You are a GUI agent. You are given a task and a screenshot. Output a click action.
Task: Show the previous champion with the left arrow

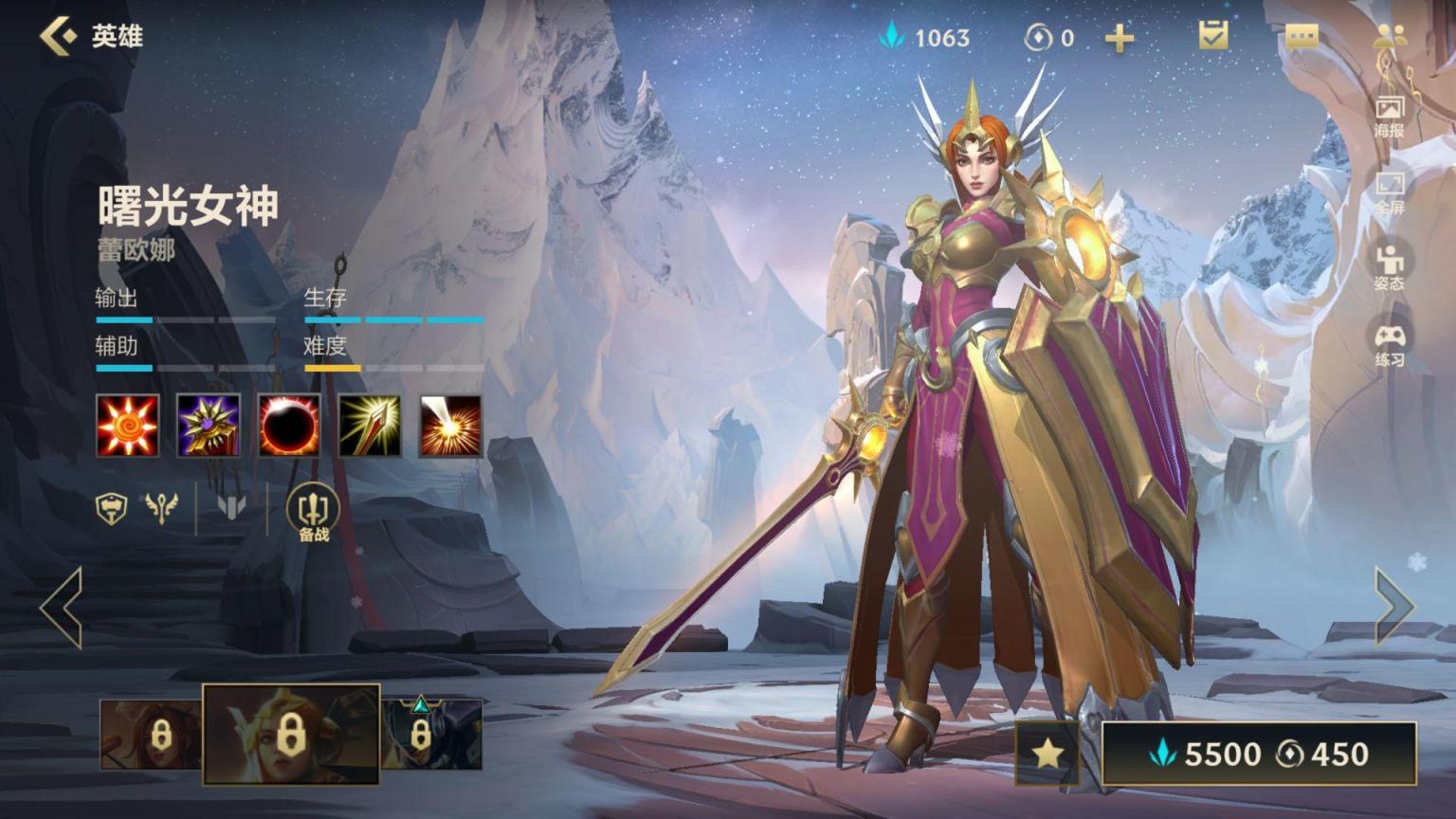click(62, 607)
